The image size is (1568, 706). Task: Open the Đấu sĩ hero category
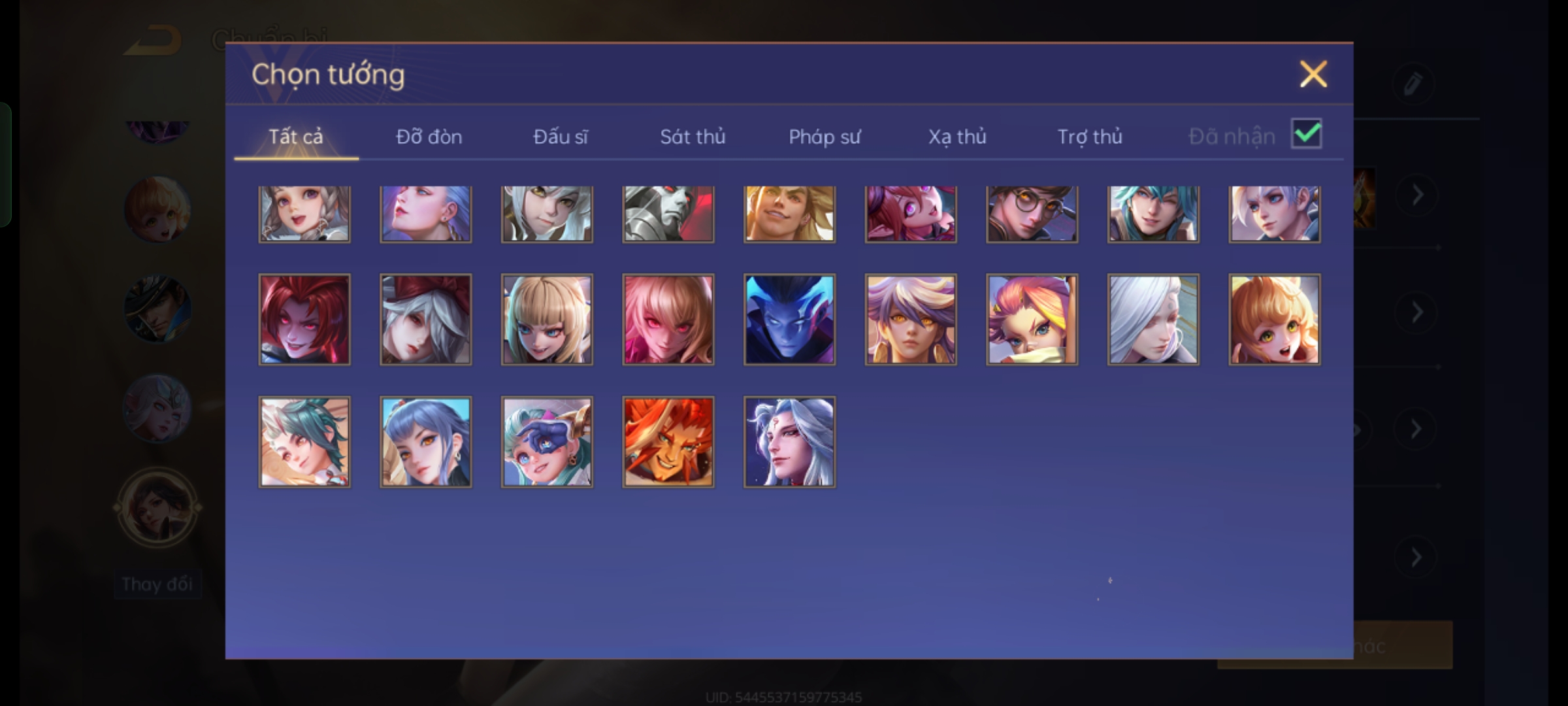pos(561,137)
